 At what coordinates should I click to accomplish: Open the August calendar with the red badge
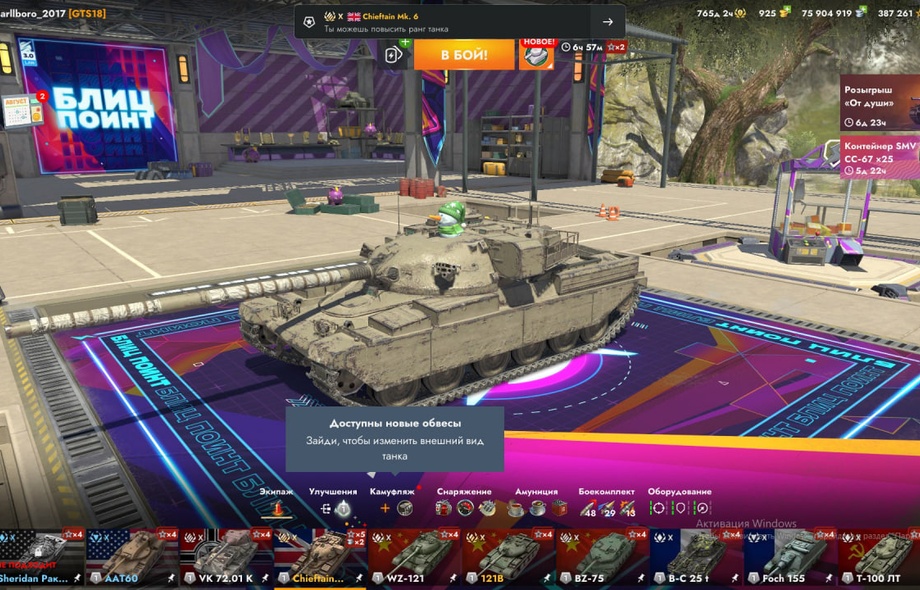(22, 109)
